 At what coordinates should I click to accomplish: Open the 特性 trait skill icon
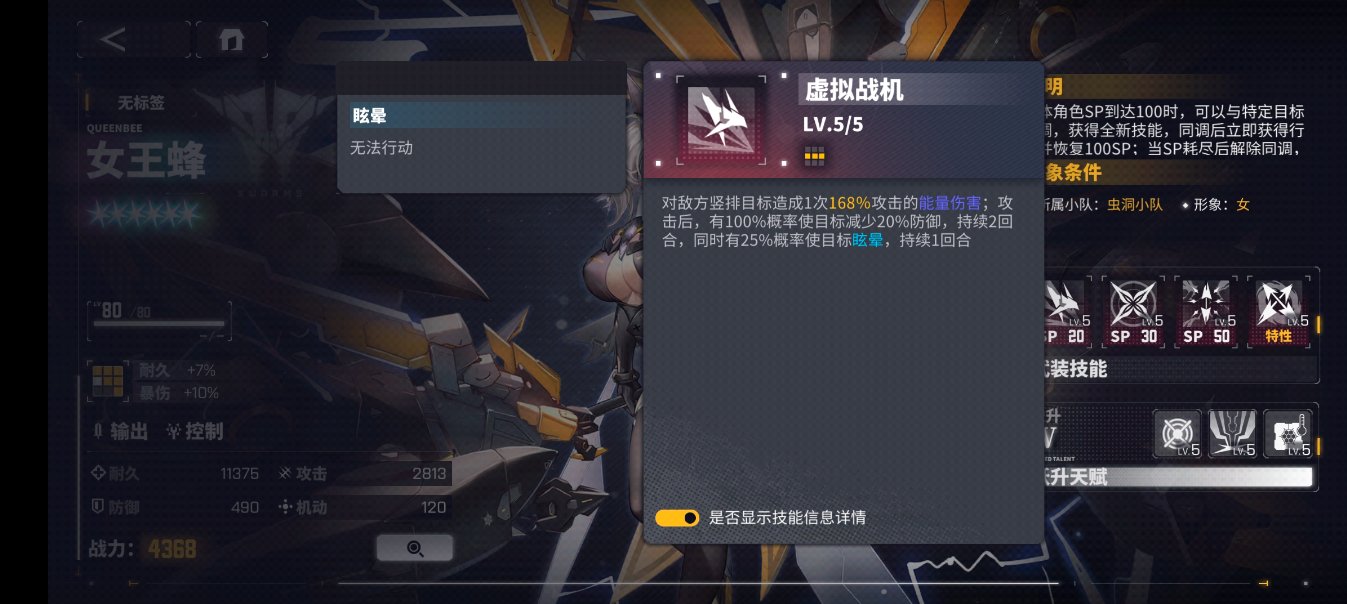[1280, 312]
